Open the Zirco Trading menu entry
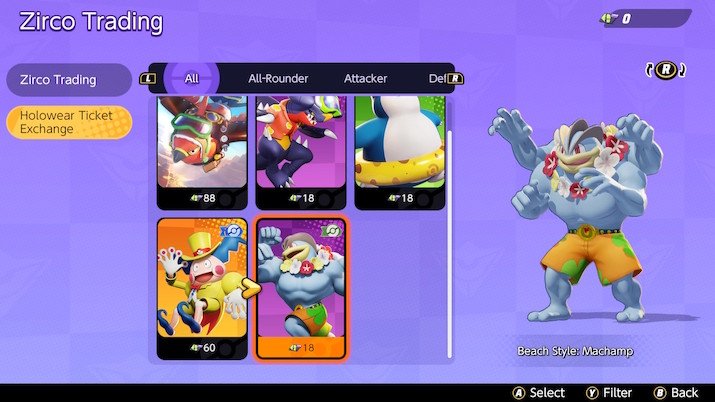The height and width of the screenshot is (402, 715). coord(68,80)
